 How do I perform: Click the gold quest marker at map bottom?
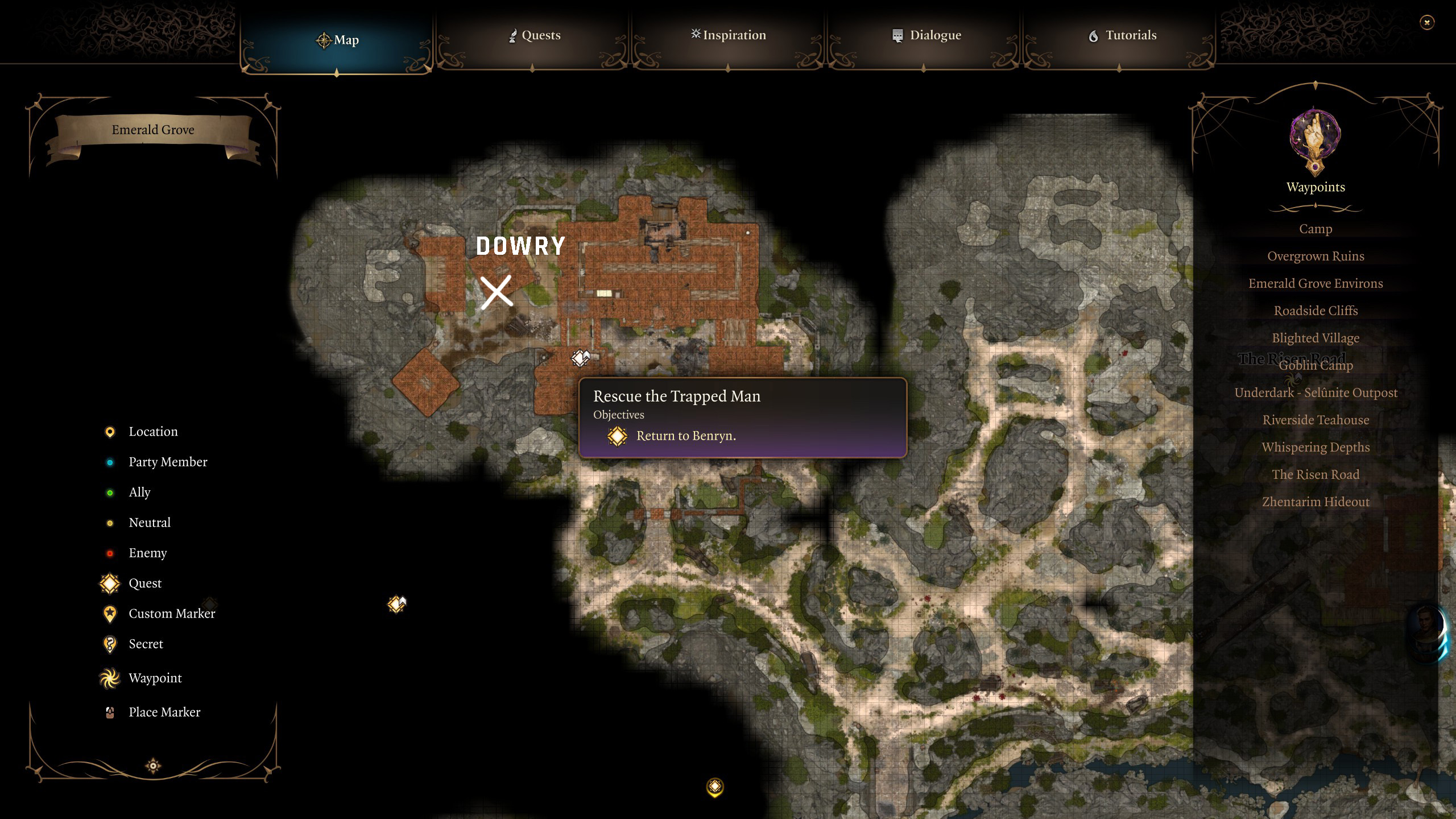pyautogui.click(x=715, y=787)
